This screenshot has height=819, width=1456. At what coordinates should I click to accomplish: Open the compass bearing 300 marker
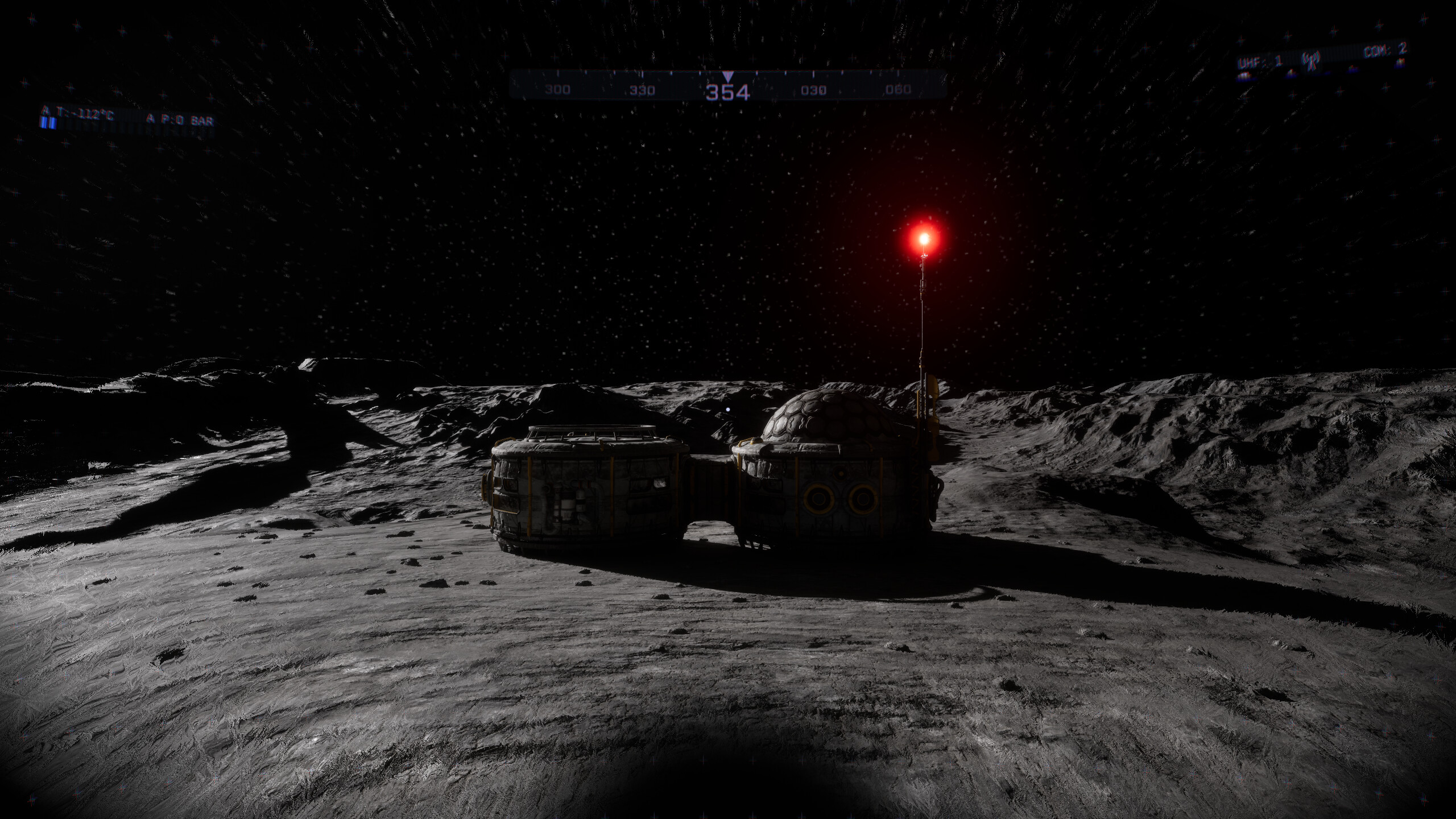558,89
